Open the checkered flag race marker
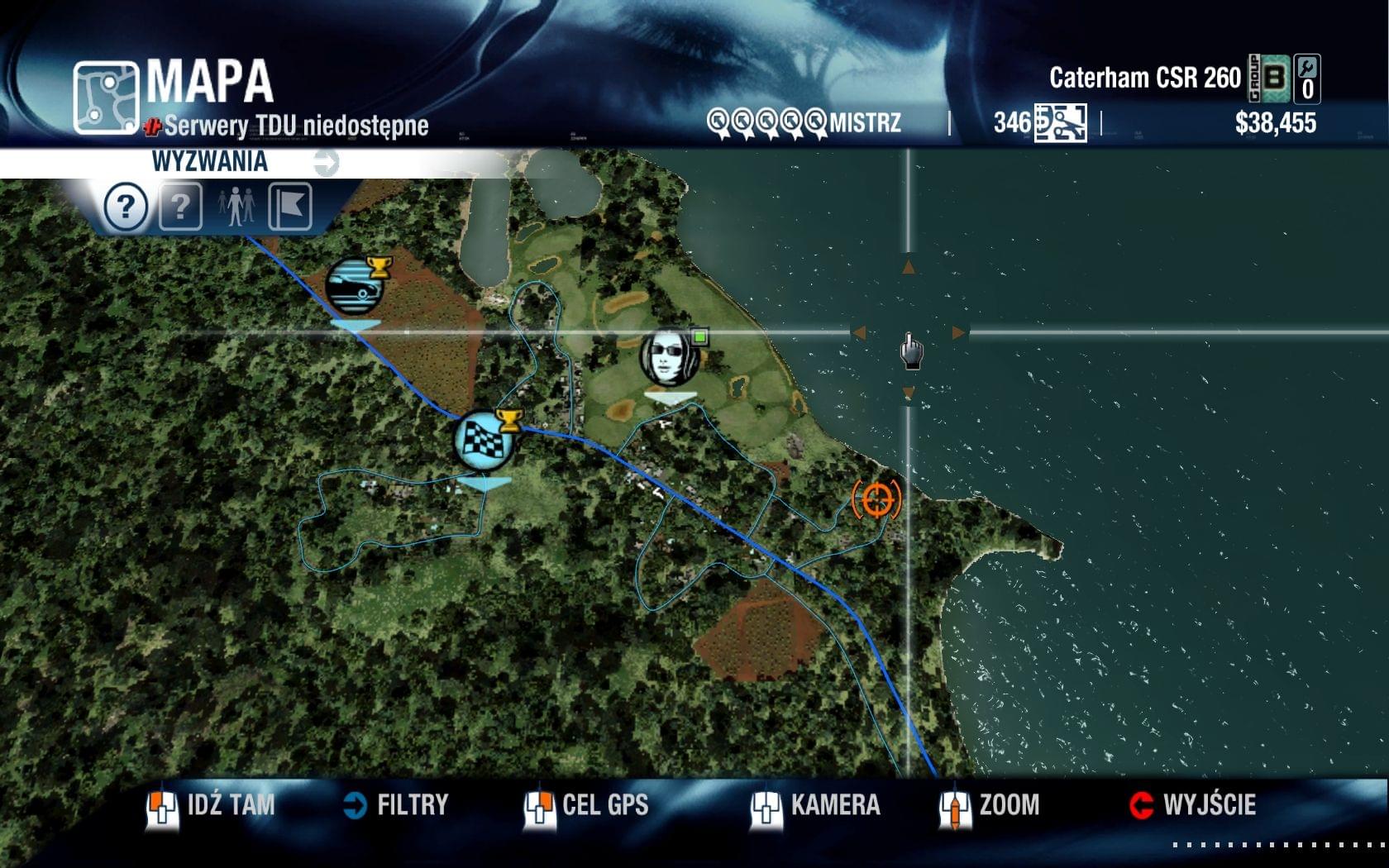This screenshot has height=868, width=1389. click(x=484, y=439)
